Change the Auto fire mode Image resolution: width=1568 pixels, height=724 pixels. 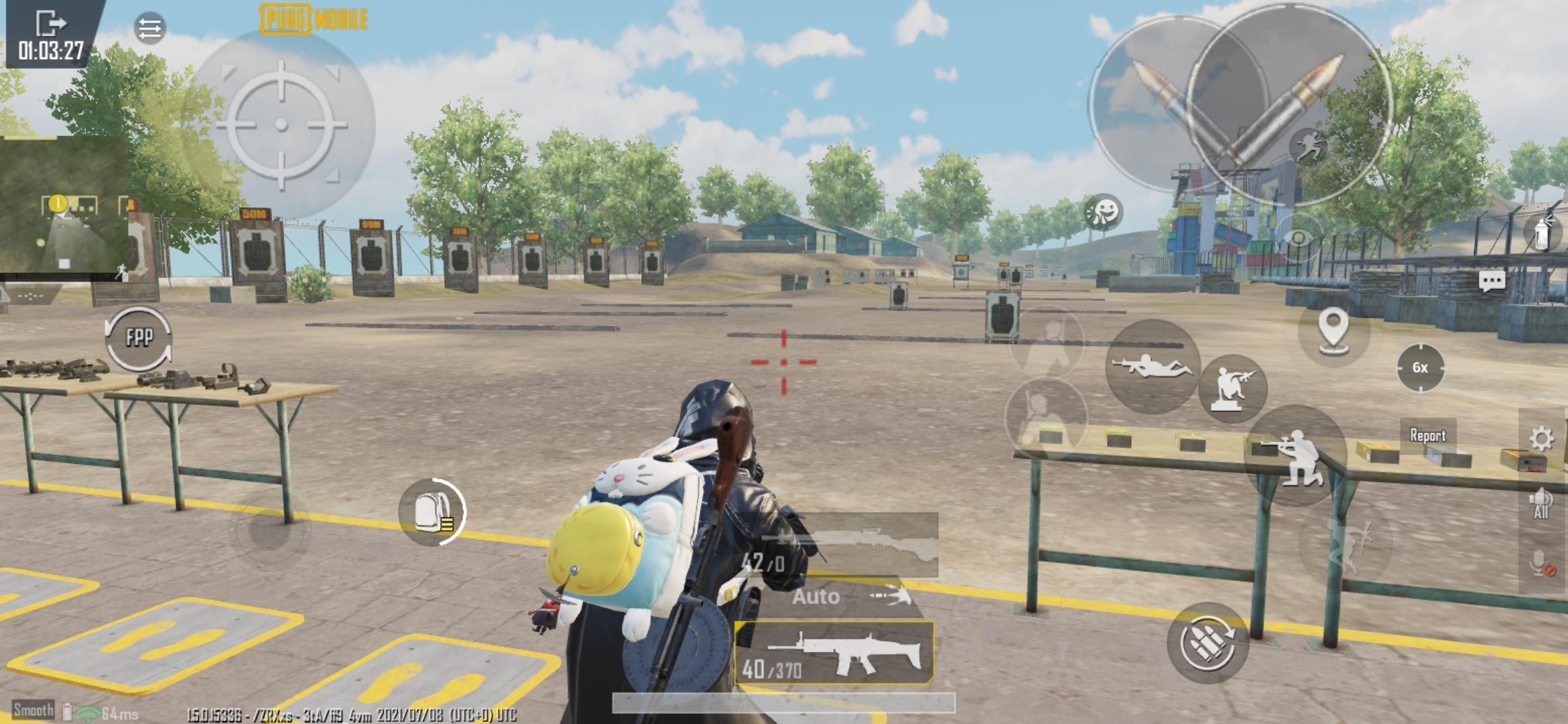(x=815, y=596)
